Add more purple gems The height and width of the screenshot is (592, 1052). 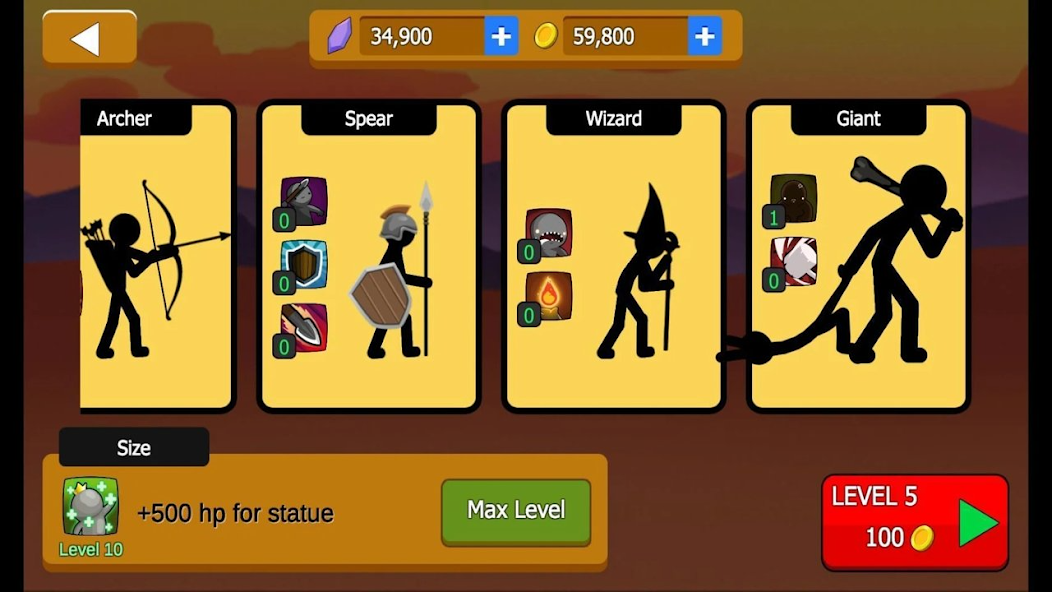point(501,37)
